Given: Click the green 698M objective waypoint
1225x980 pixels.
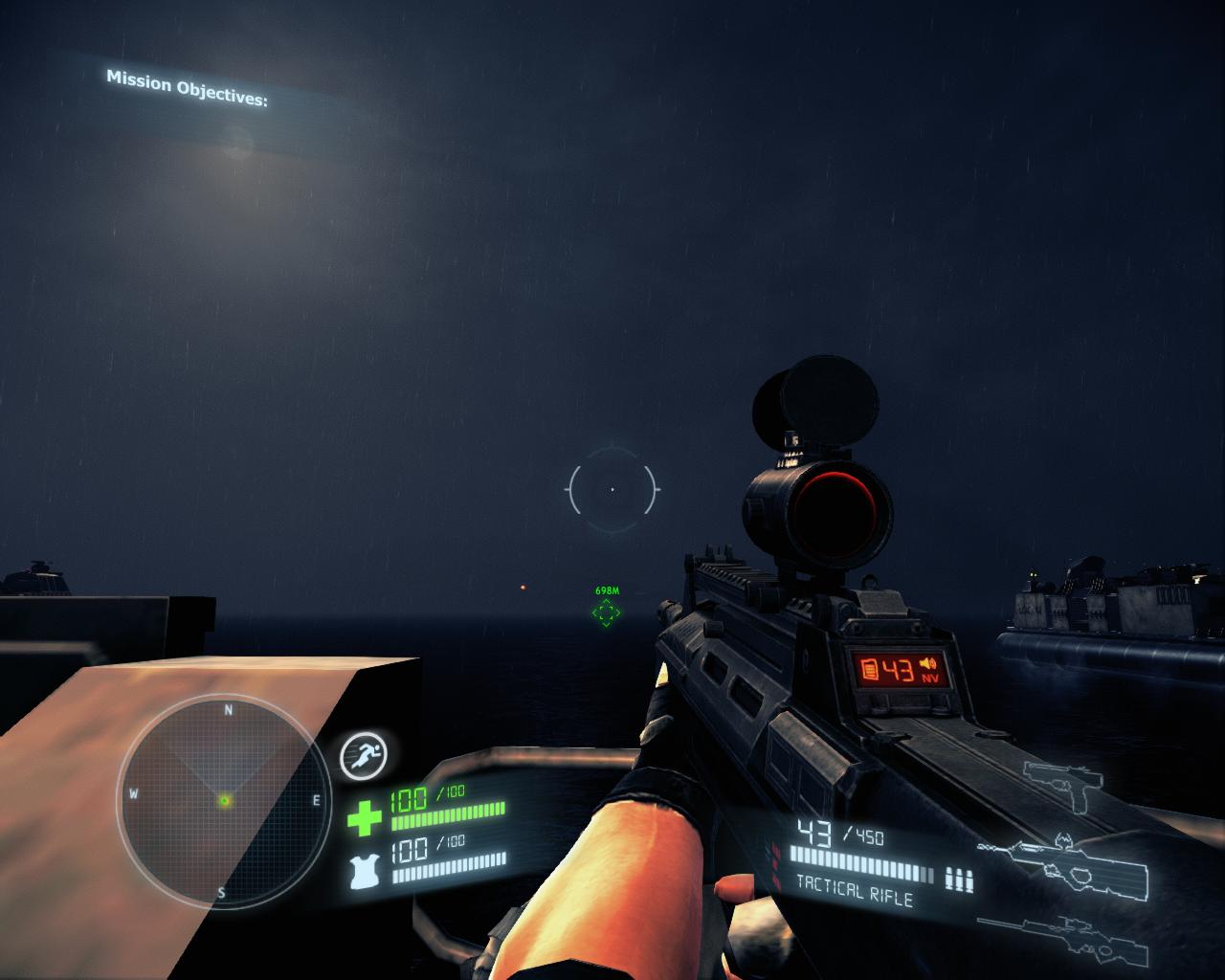Looking at the screenshot, I should (606, 612).
